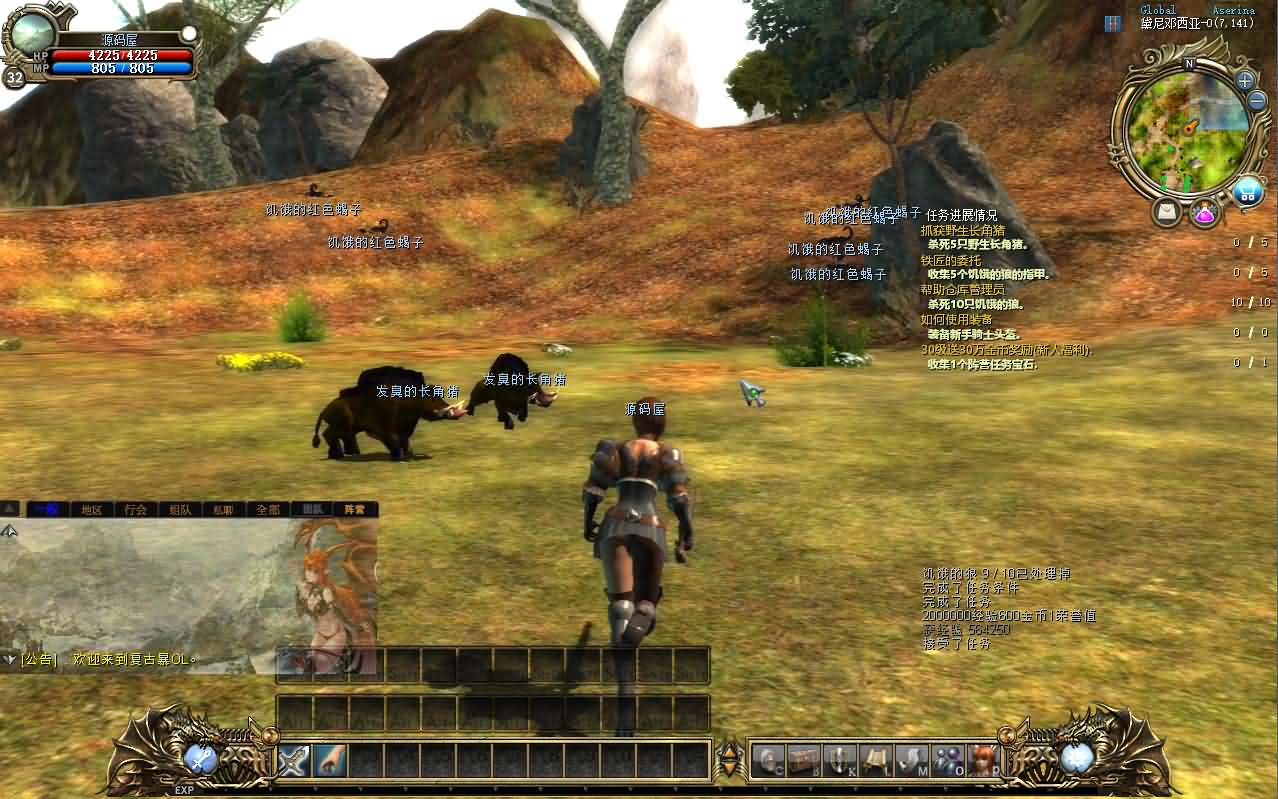Switch to the 全部 chat tab
Viewport: 1278px width, 799px height.
coord(268,509)
